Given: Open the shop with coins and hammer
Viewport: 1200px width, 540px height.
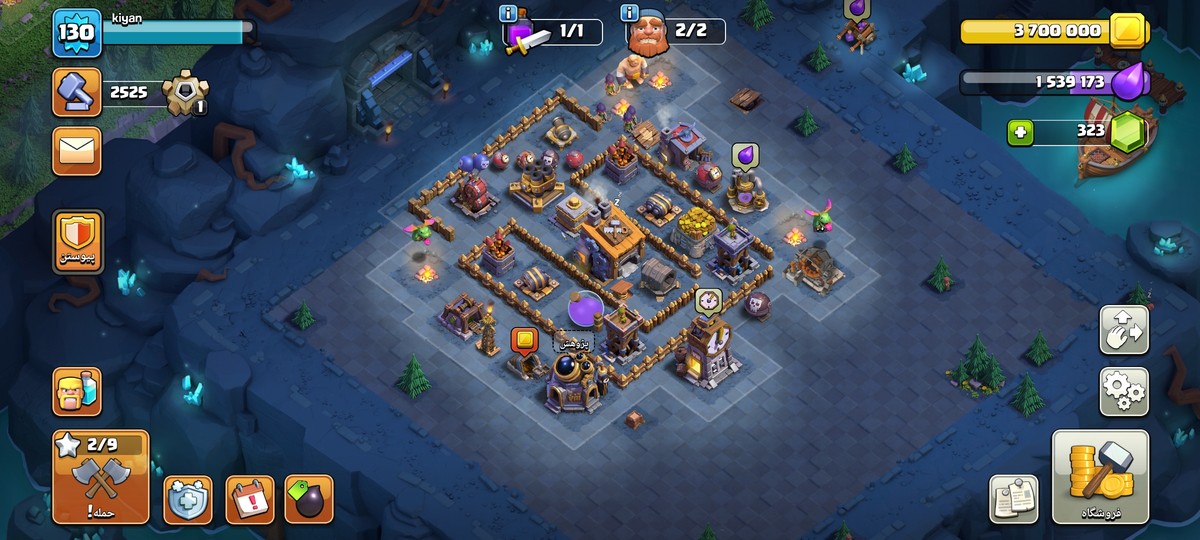Looking at the screenshot, I should coord(1100,477).
